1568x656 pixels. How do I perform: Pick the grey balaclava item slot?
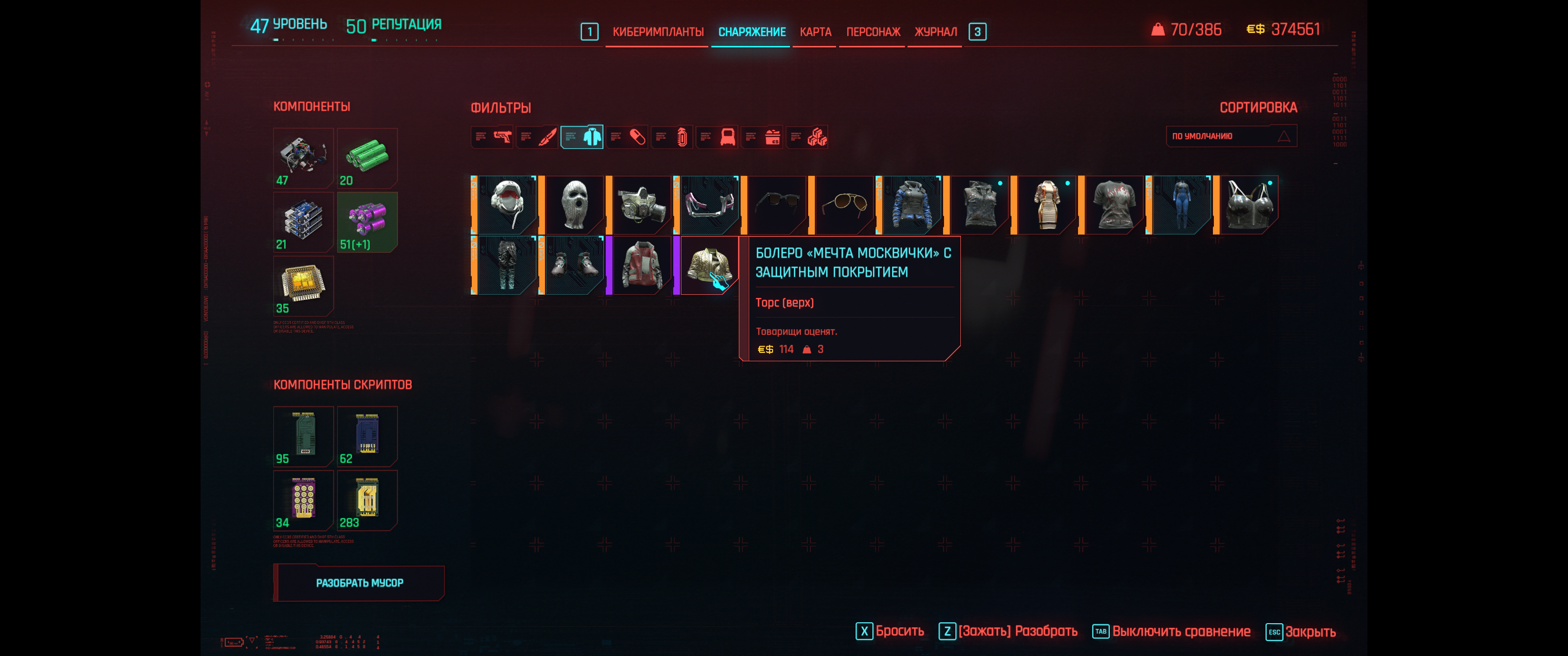pyautogui.click(x=574, y=205)
